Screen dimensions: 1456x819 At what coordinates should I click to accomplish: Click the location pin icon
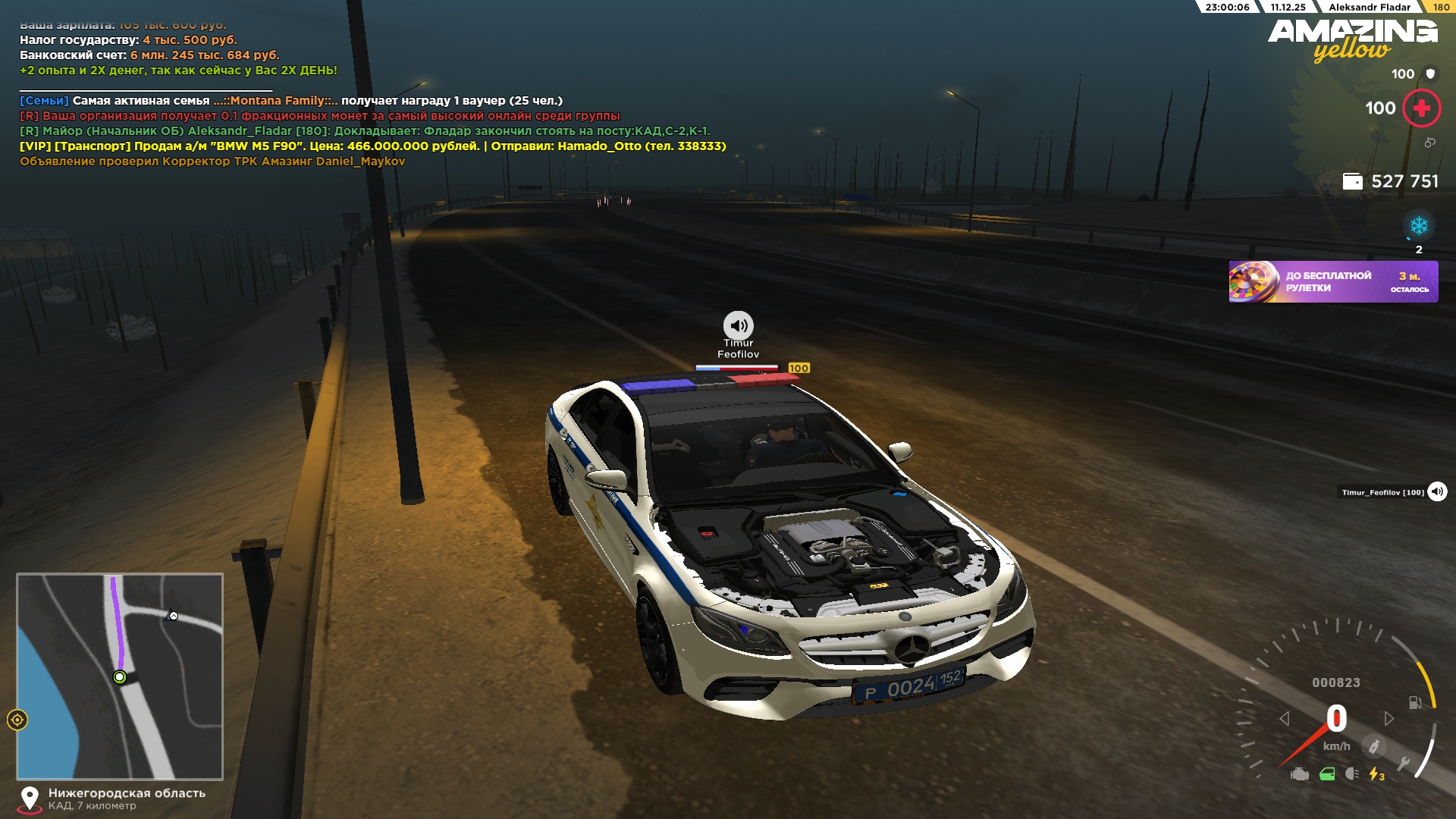(30, 799)
